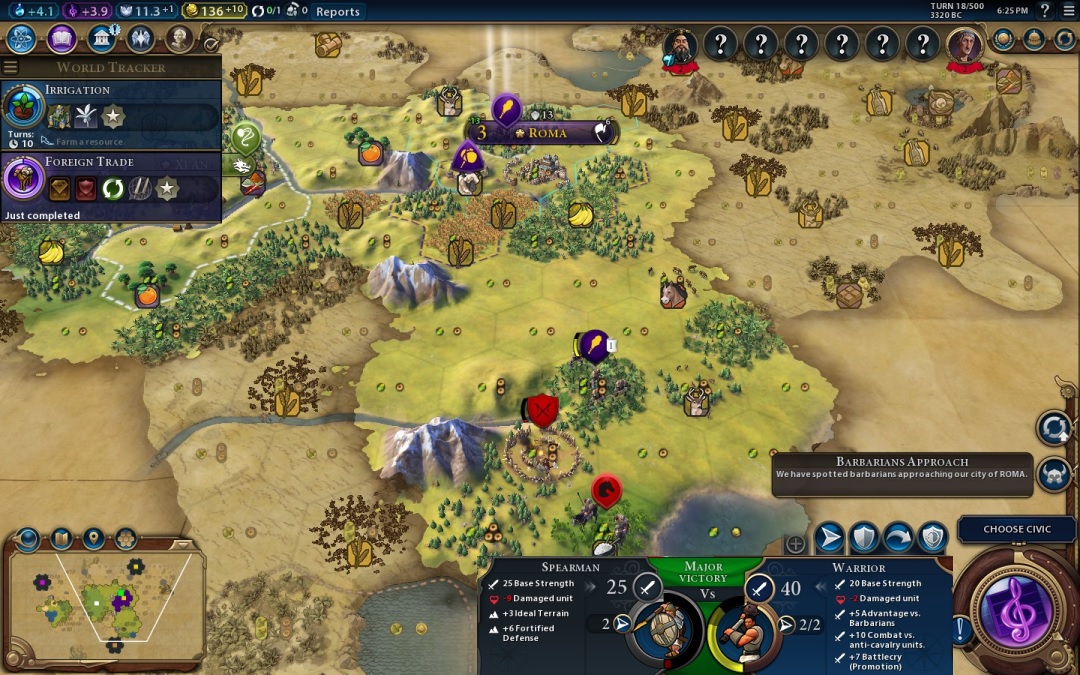Select the Foreign Trade civic entry
This screenshot has height=675, width=1080.
point(110,185)
